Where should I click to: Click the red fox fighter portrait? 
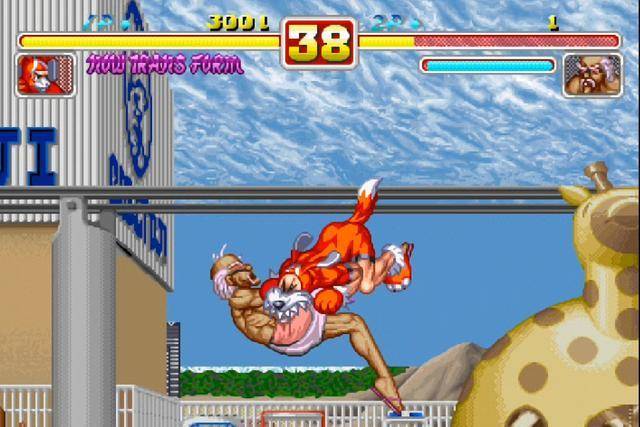pos(45,75)
